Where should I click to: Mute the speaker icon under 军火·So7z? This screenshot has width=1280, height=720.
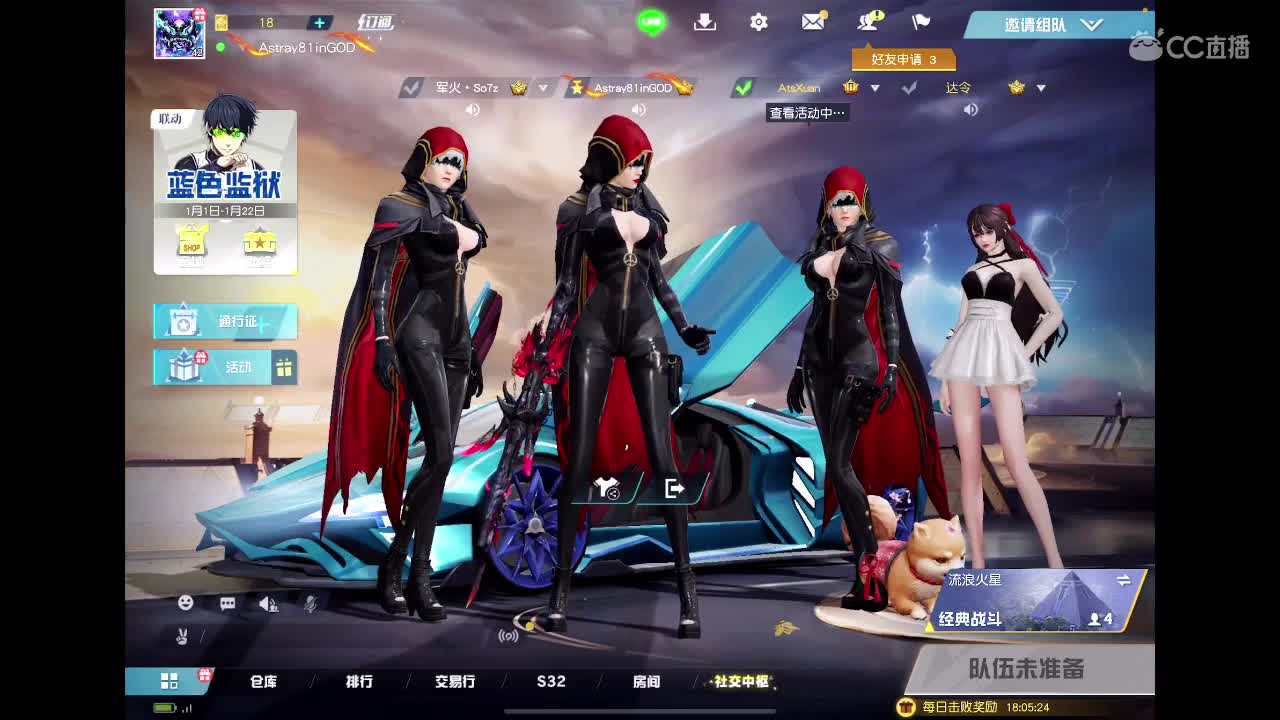pos(472,109)
